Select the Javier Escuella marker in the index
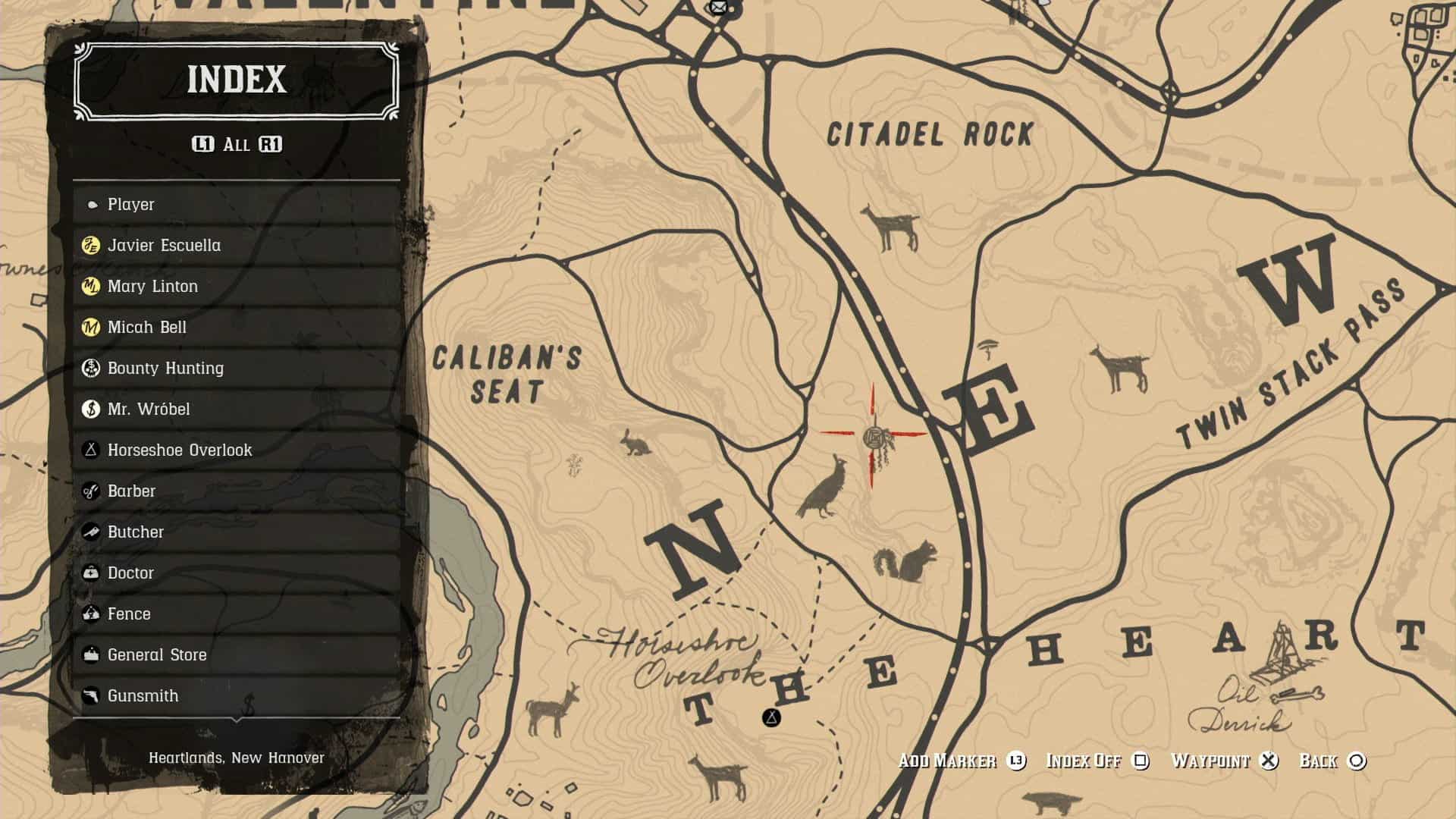The width and height of the screenshot is (1456, 819). click(x=93, y=245)
